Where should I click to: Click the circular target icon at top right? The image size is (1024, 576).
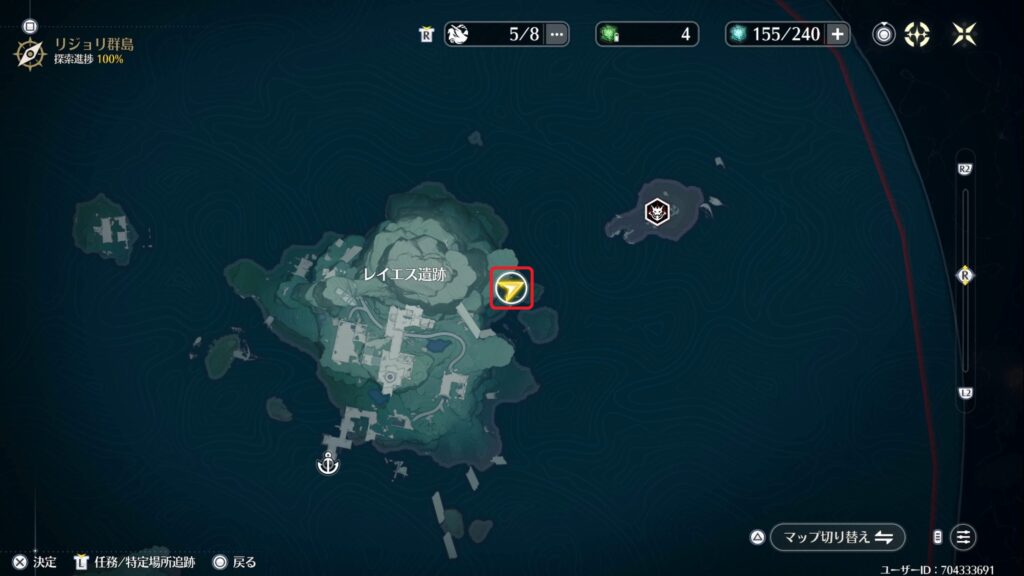pyautogui.click(x=883, y=34)
